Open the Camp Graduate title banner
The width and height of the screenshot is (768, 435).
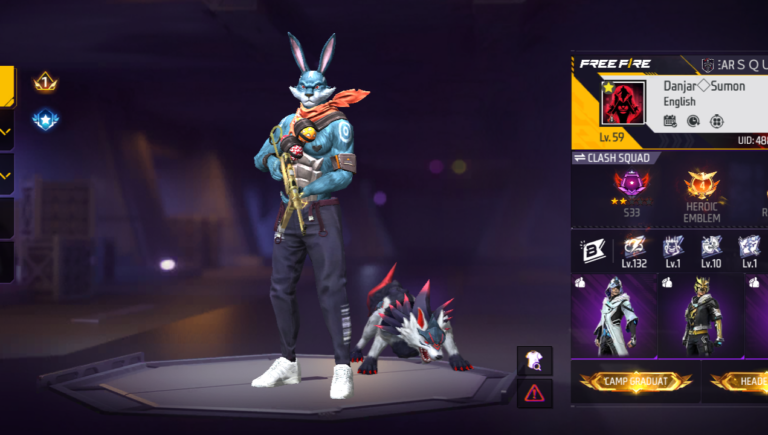coord(636,381)
